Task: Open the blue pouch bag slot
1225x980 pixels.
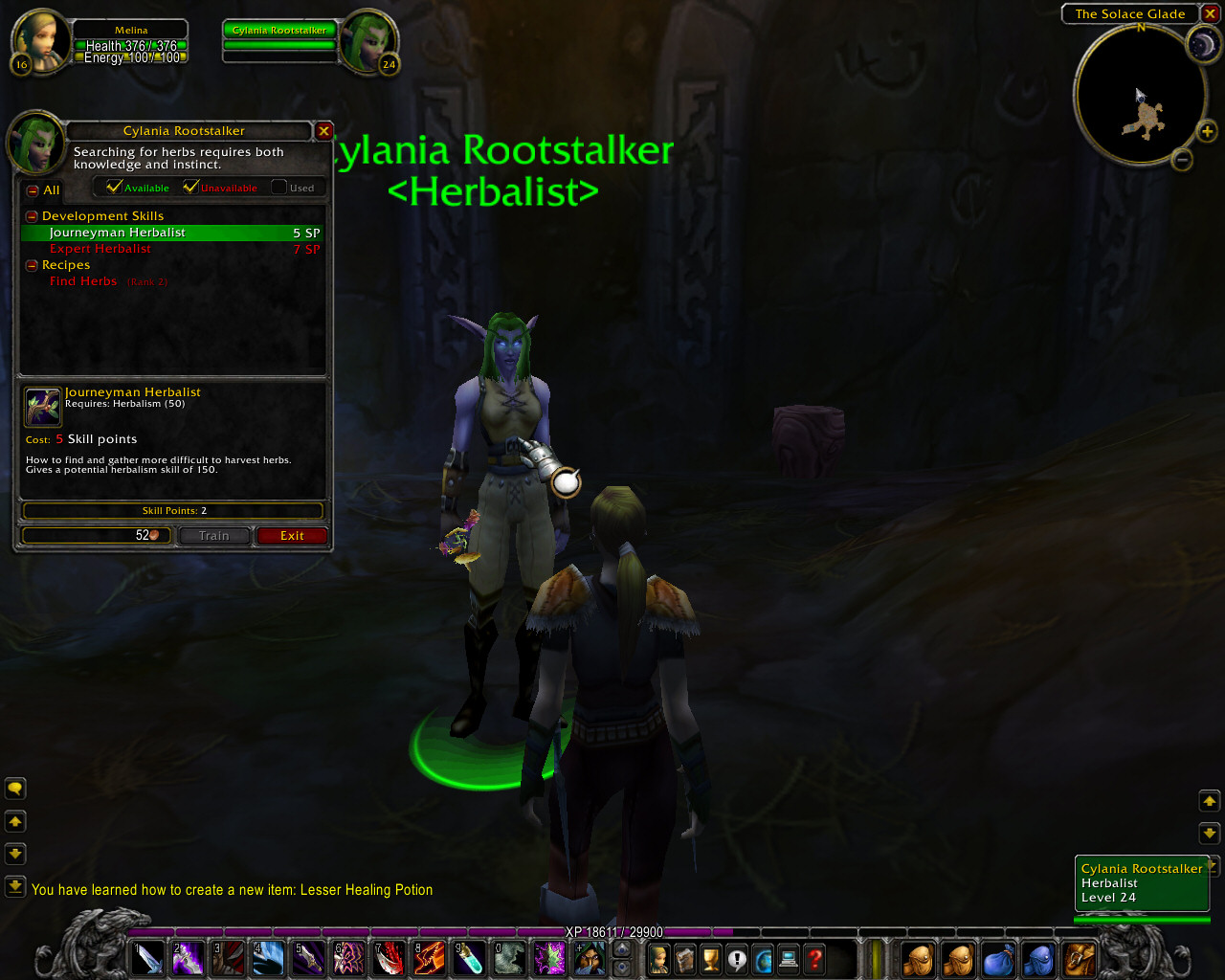Action: pyautogui.click(x=997, y=959)
